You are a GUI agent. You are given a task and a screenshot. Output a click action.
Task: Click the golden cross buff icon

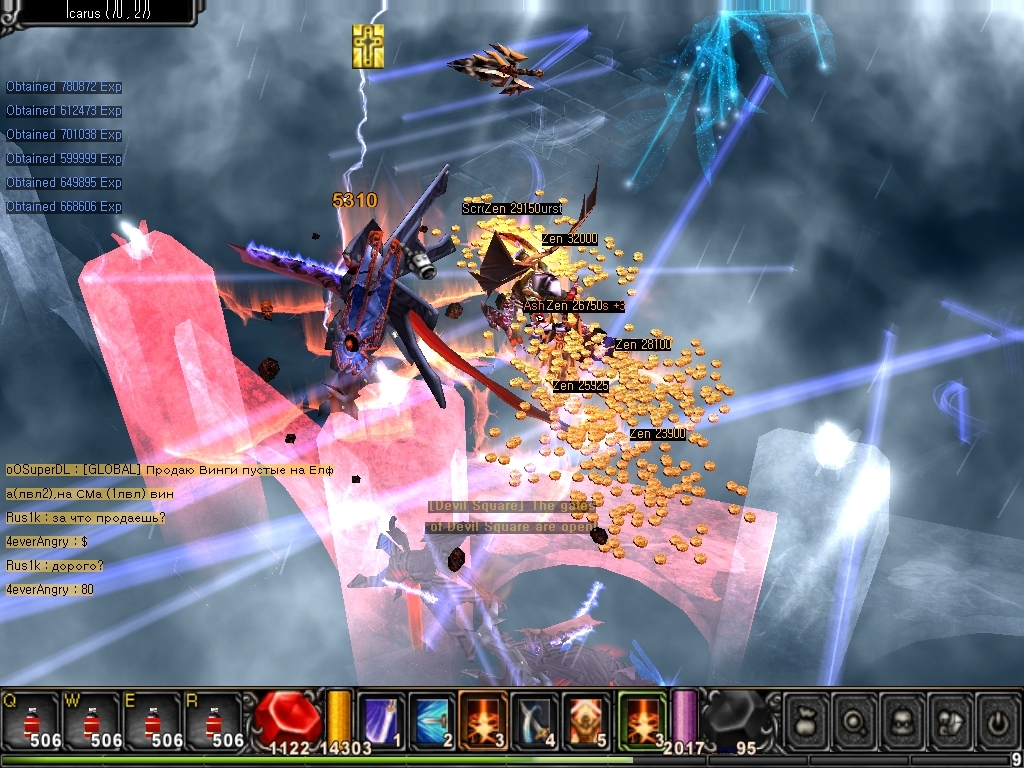[368, 47]
